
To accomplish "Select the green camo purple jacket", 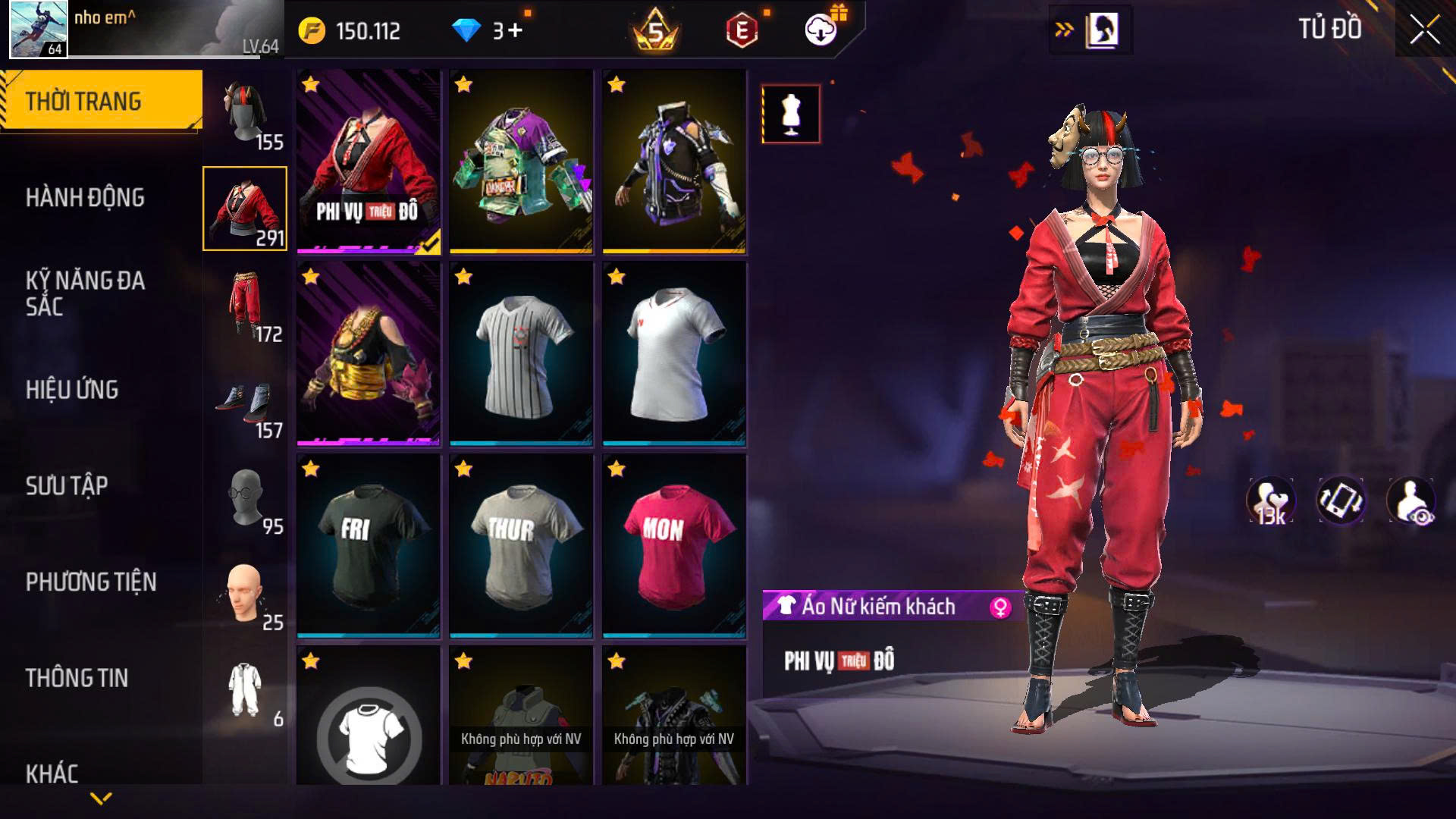I will coord(521,162).
